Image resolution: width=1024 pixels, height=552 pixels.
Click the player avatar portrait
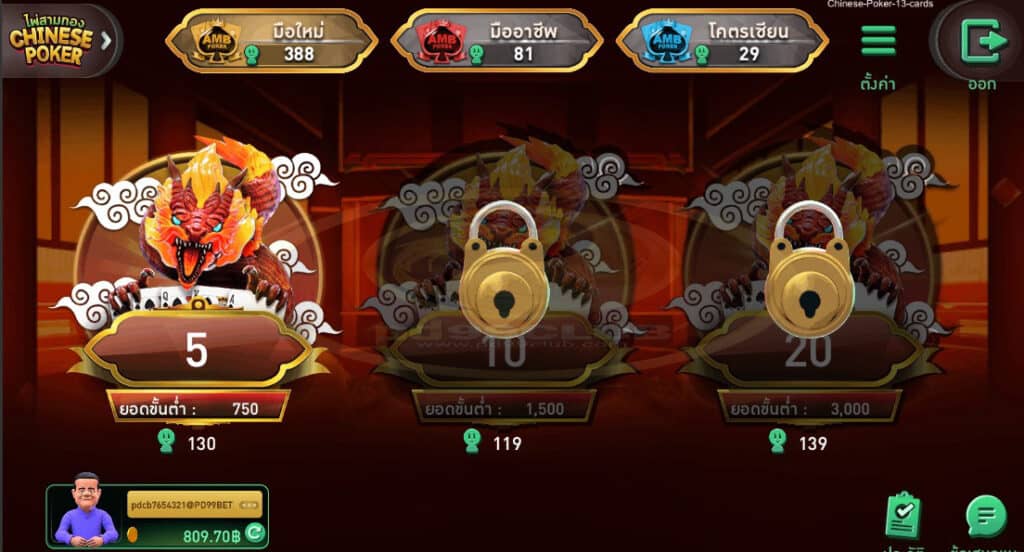coord(86,510)
